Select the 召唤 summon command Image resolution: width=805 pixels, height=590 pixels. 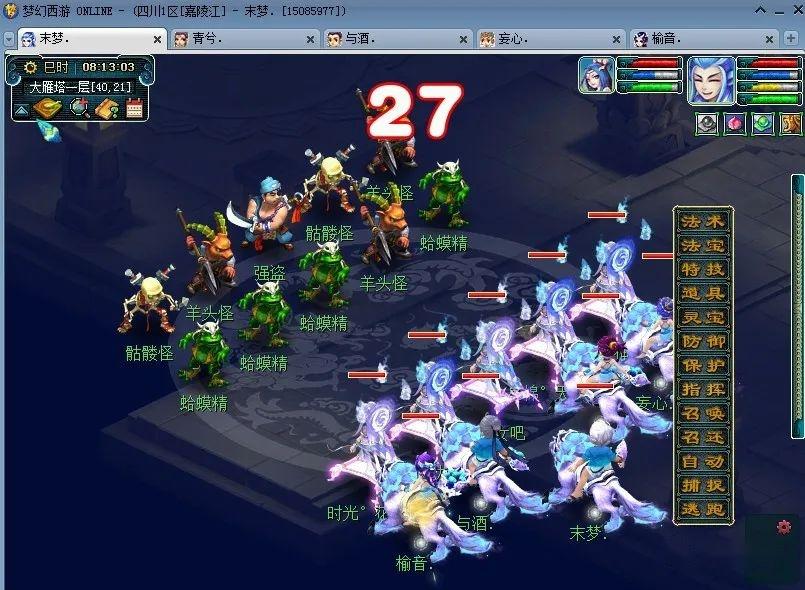pyautogui.click(x=703, y=414)
